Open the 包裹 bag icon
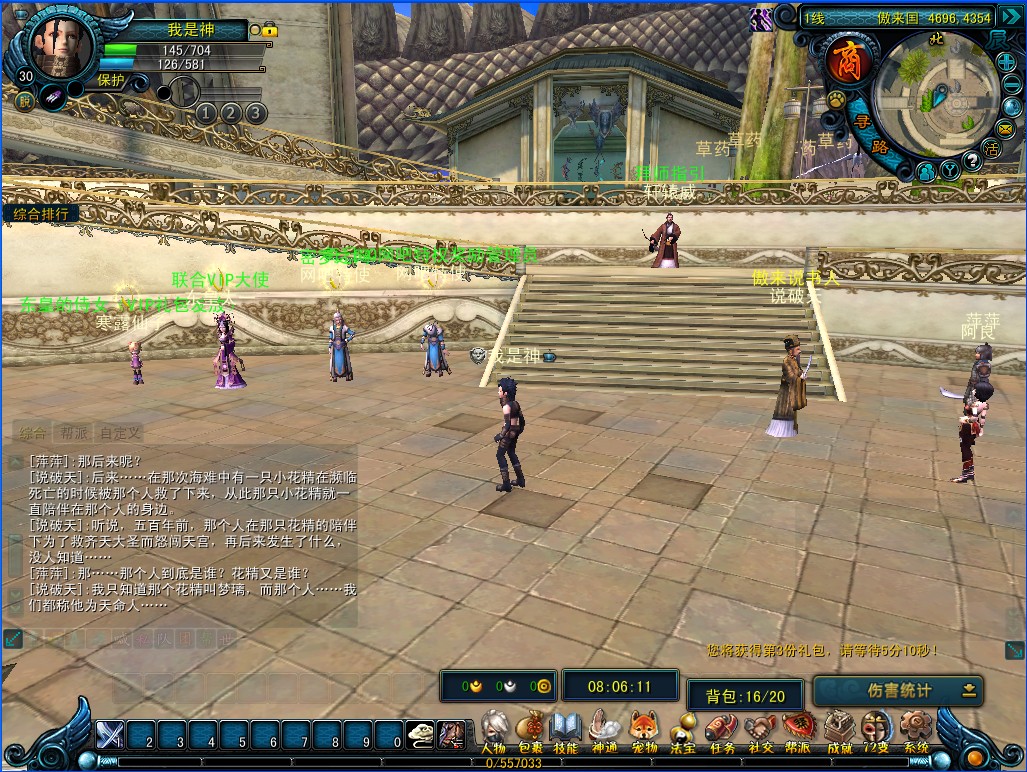 point(530,727)
